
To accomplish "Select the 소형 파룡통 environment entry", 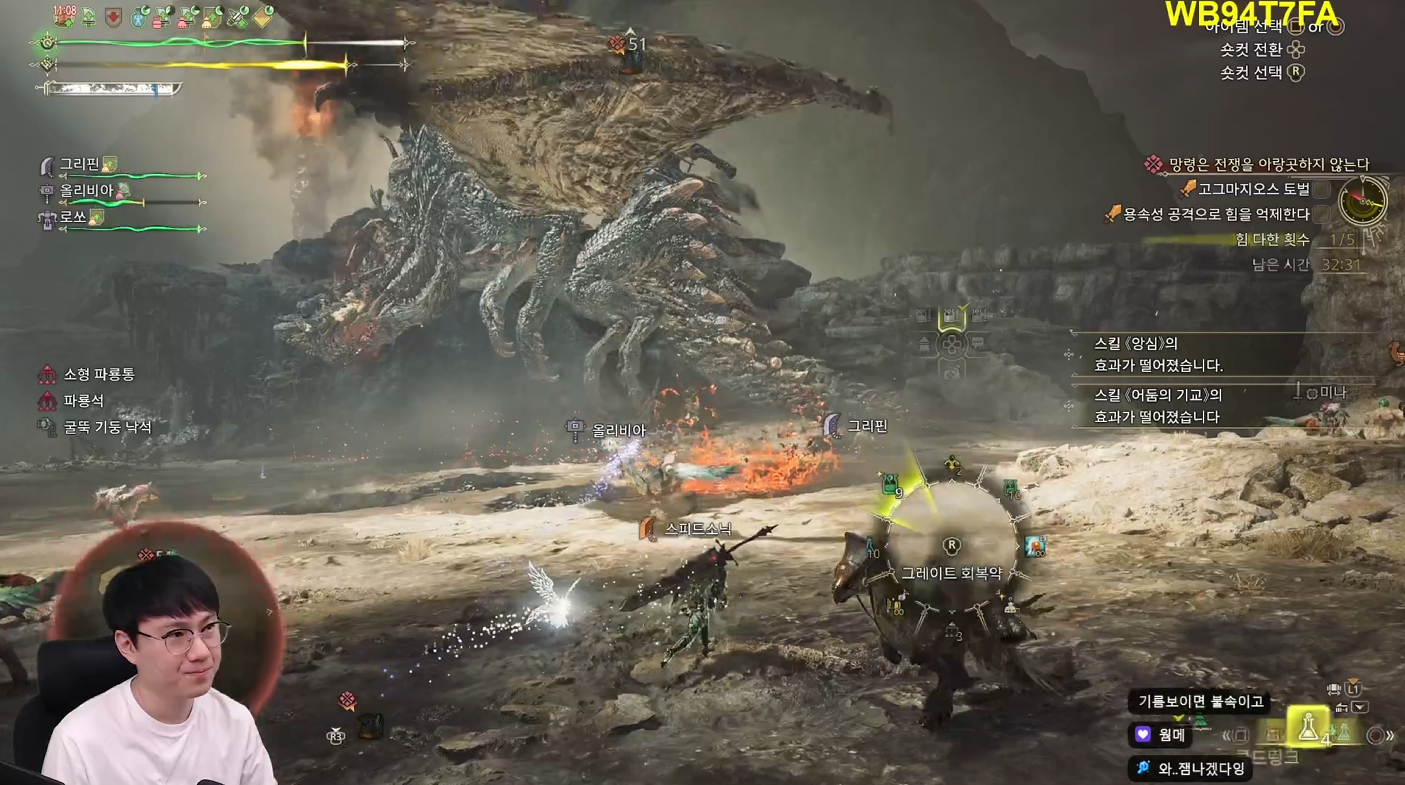I will click(98, 374).
